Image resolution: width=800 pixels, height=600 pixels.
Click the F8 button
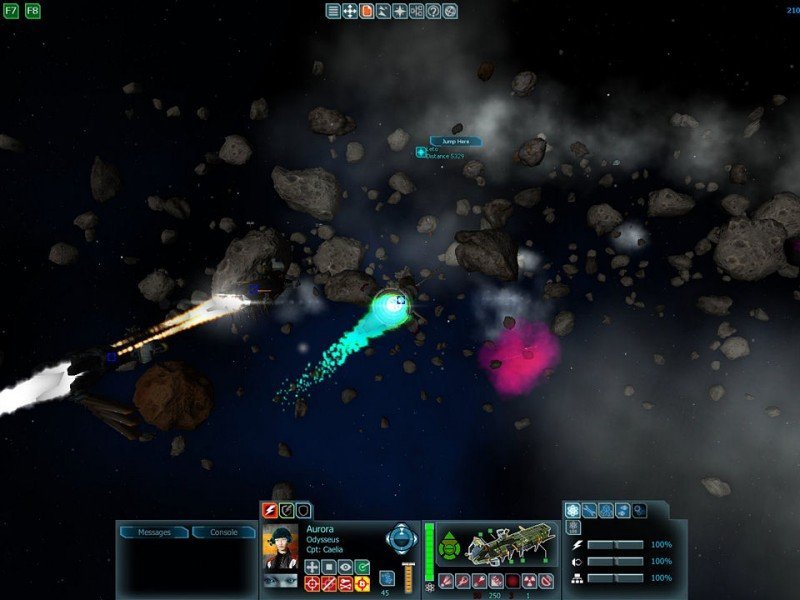33,11
